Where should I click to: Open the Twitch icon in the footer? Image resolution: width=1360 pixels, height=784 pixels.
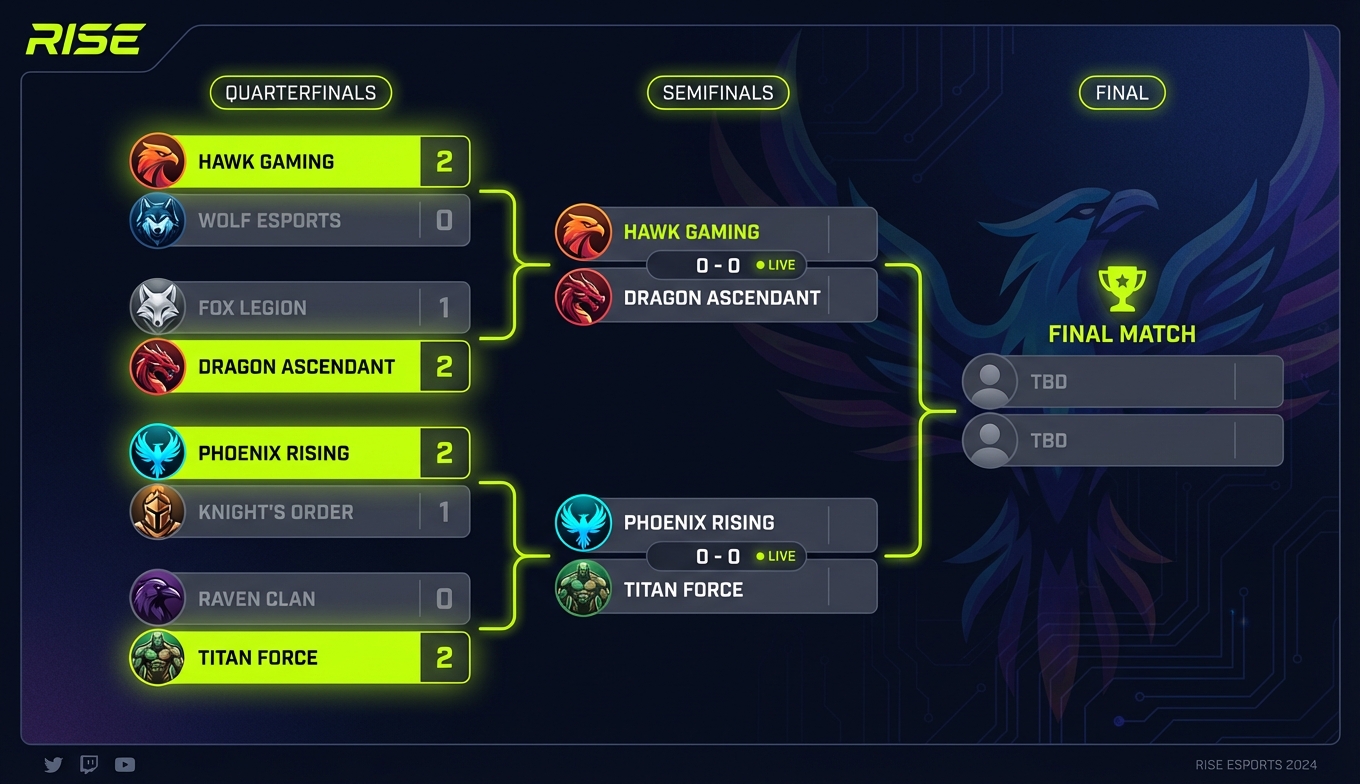pyautogui.click(x=89, y=764)
